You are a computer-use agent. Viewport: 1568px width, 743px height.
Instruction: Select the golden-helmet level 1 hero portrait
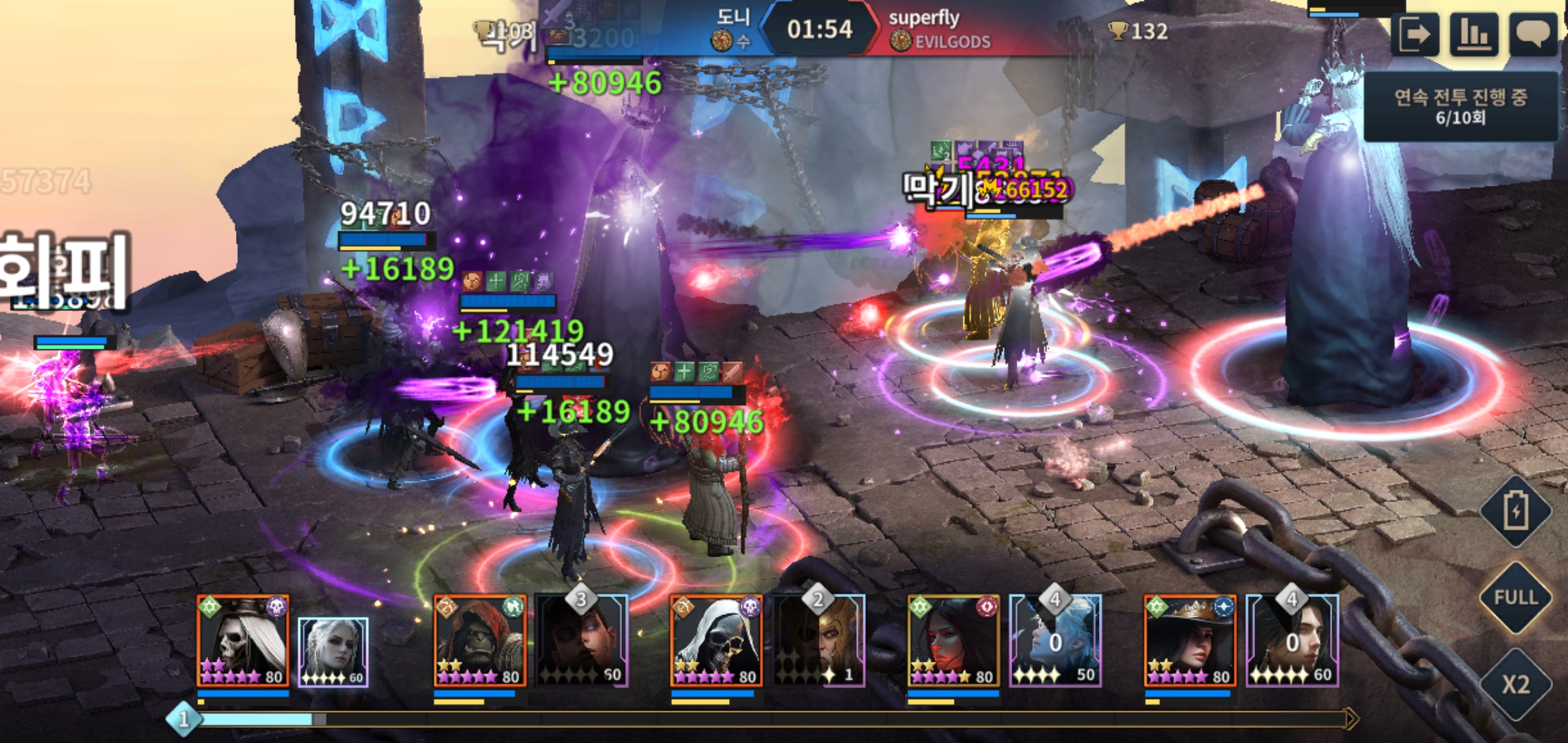click(x=819, y=641)
